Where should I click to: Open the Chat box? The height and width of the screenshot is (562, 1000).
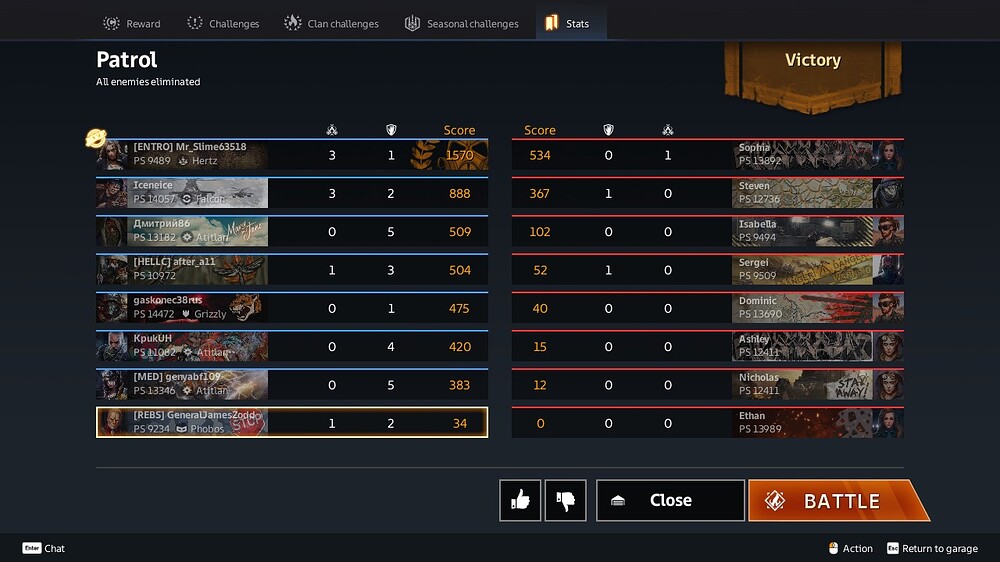44,548
